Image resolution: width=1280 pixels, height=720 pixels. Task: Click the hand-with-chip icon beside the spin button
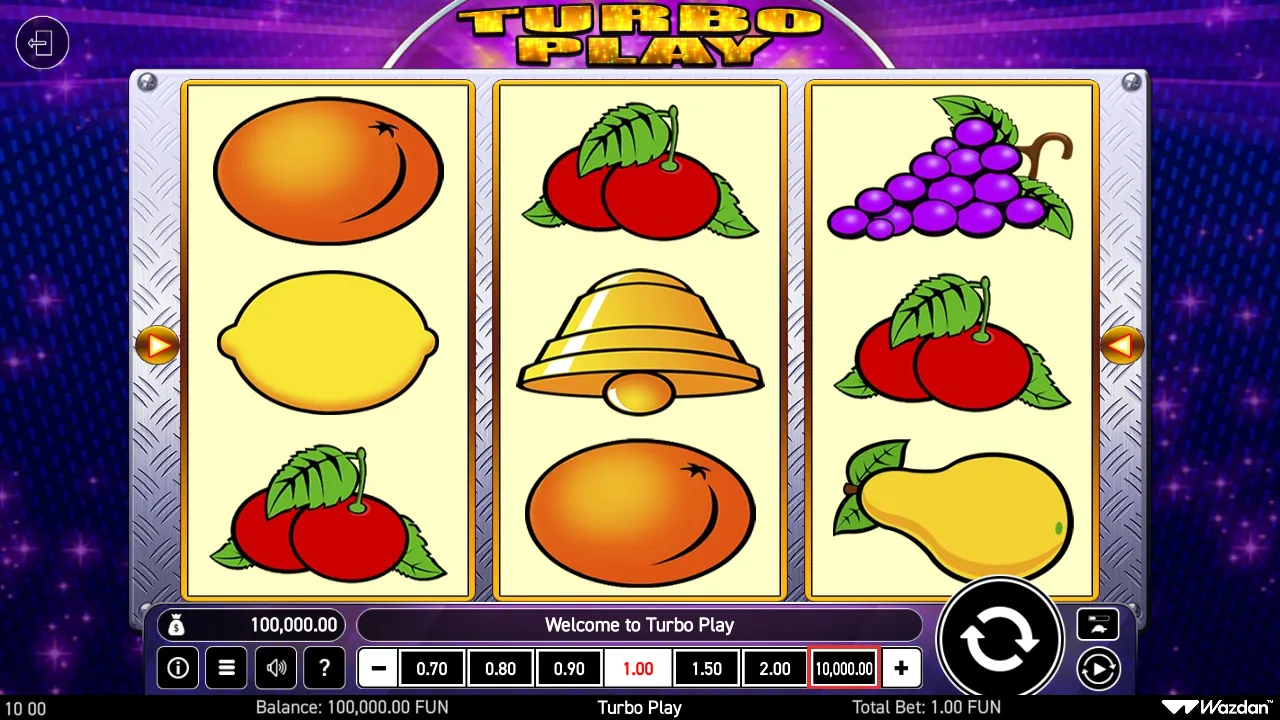tap(1098, 625)
